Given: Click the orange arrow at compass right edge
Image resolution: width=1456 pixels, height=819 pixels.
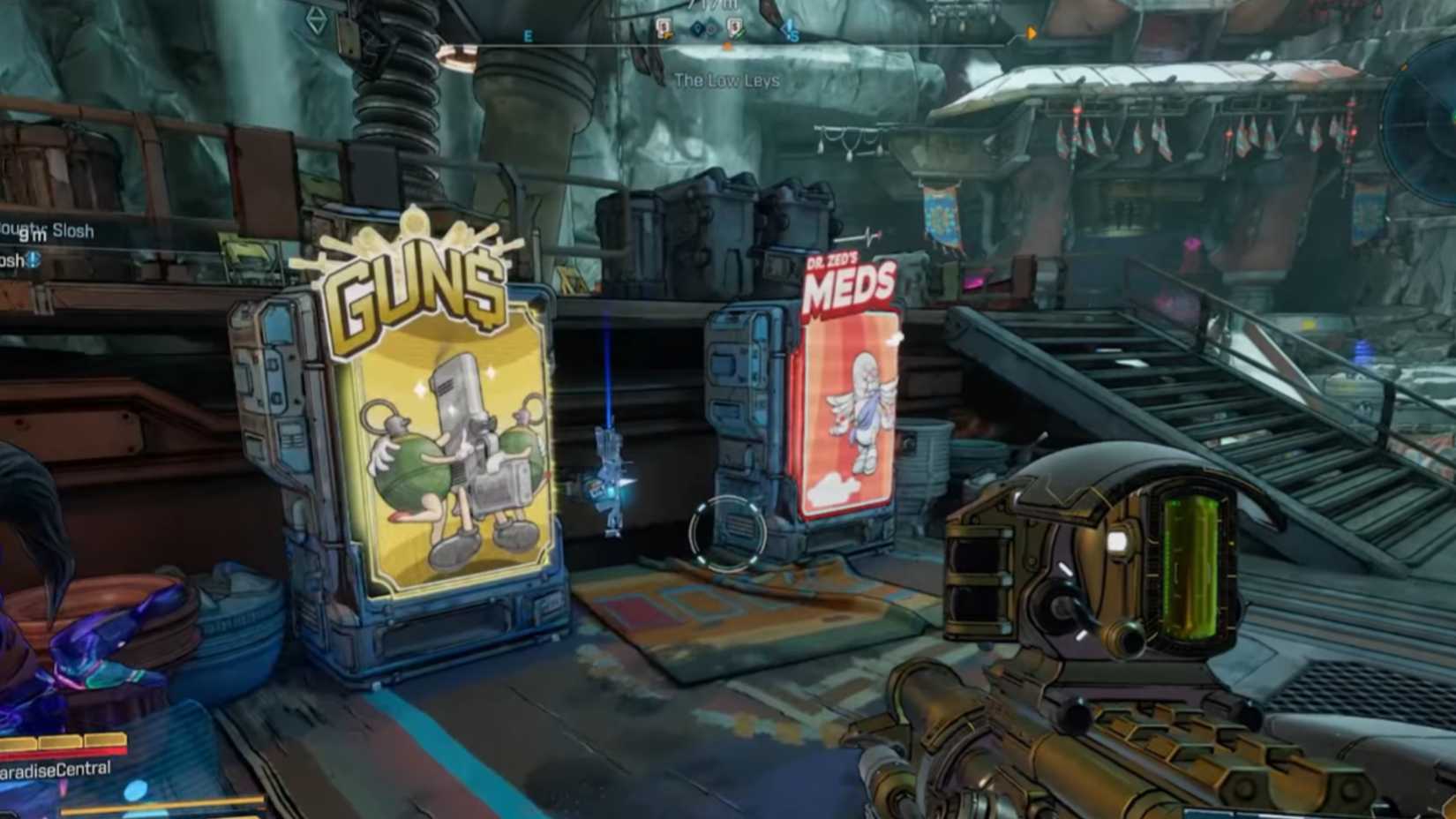Looking at the screenshot, I should click(1031, 34).
